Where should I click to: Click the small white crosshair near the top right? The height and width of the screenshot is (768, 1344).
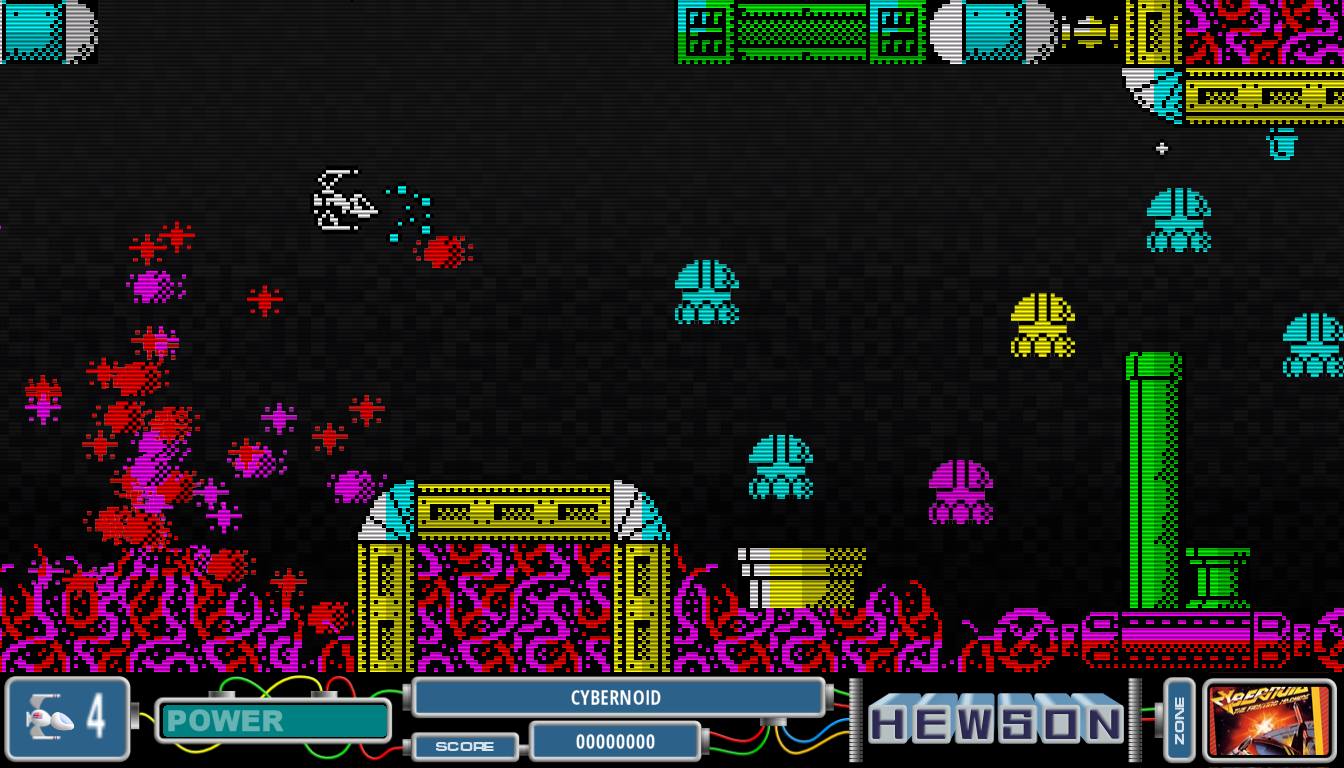1161,148
